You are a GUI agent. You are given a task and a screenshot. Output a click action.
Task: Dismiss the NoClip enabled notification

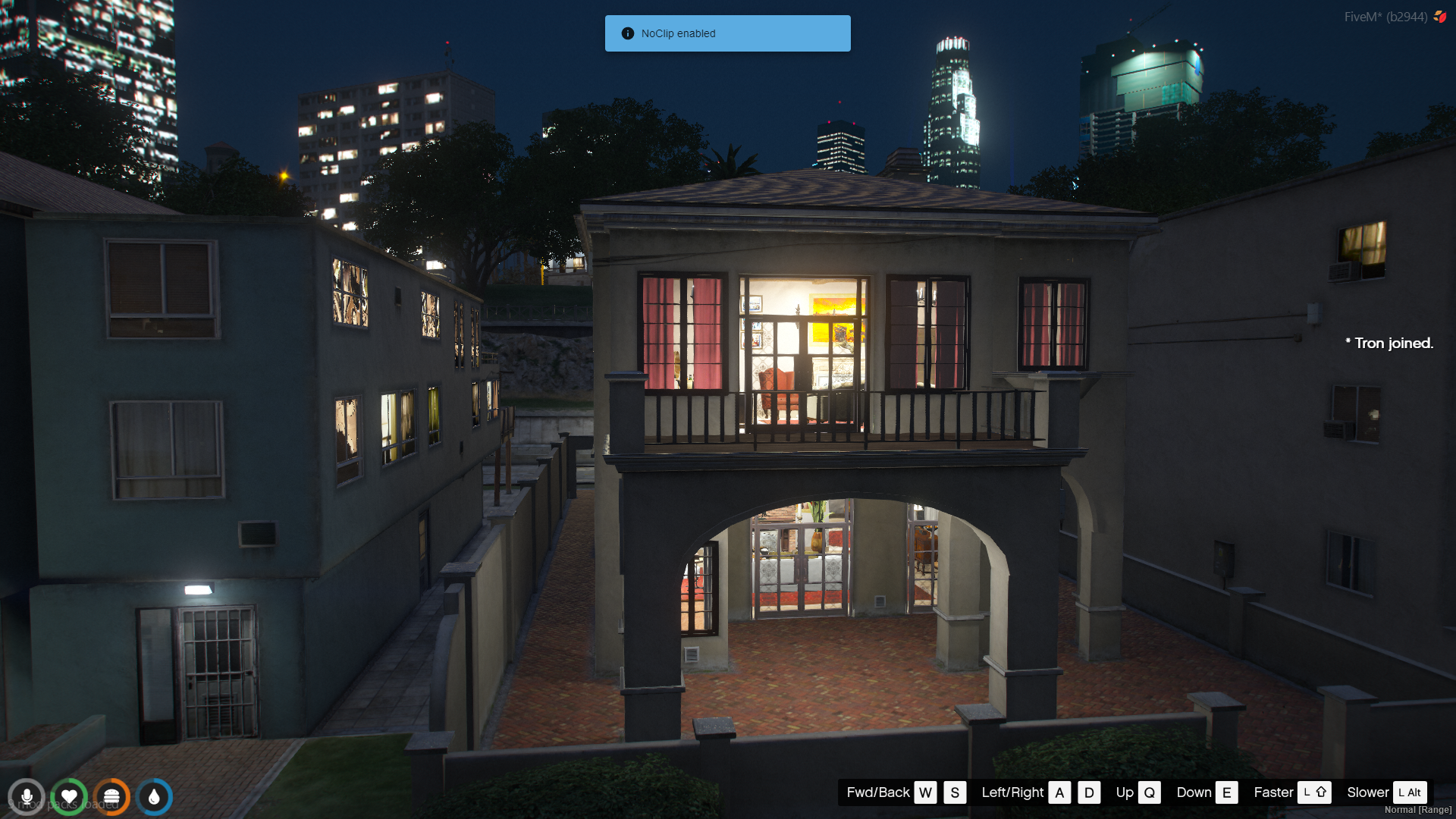click(x=727, y=33)
